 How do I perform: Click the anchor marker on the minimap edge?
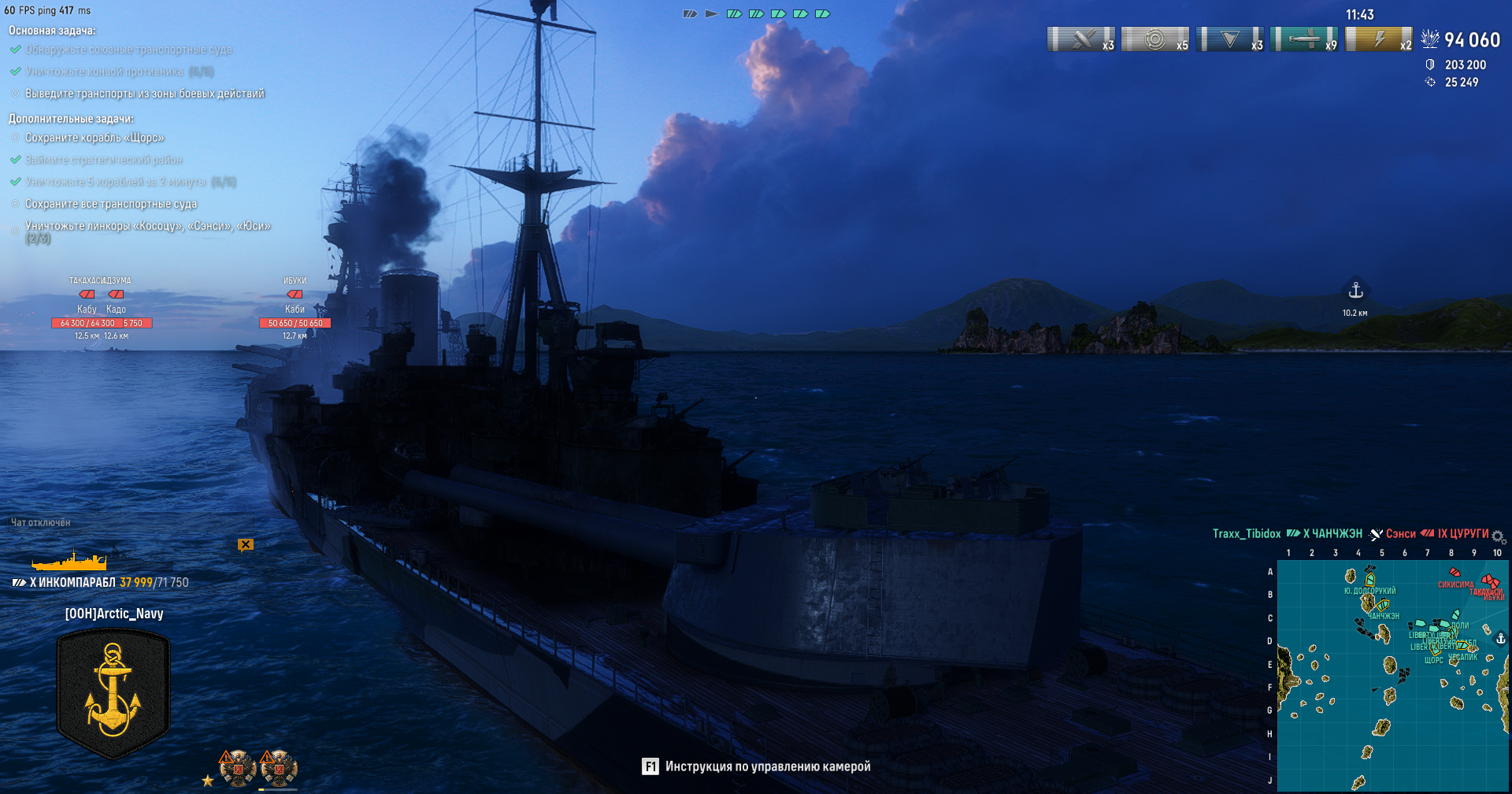point(1500,639)
